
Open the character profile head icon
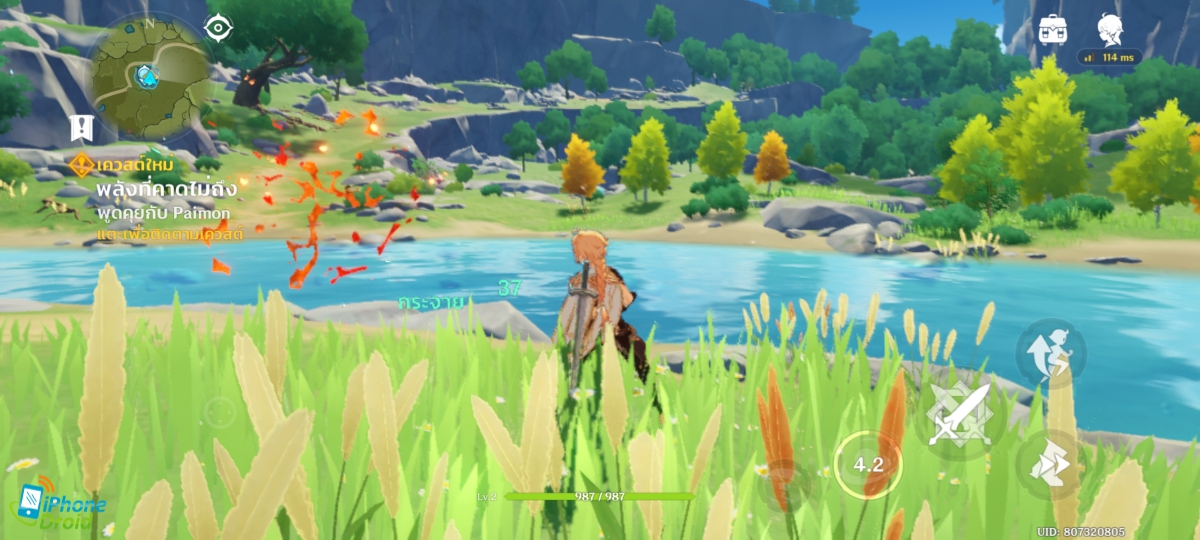pos(1109,30)
